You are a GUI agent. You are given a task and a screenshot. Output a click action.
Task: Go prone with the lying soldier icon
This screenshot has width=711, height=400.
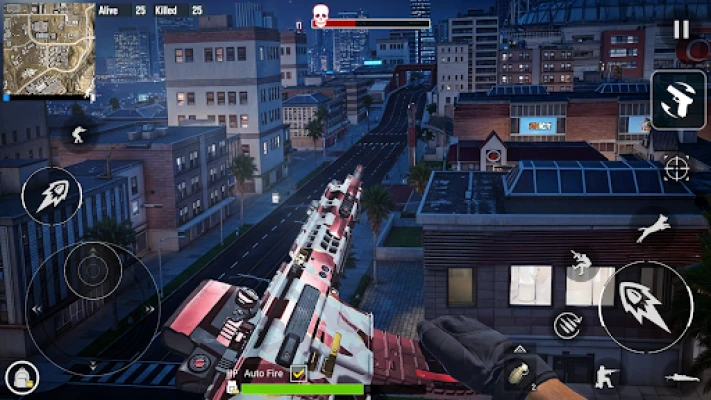pos(682,377)
